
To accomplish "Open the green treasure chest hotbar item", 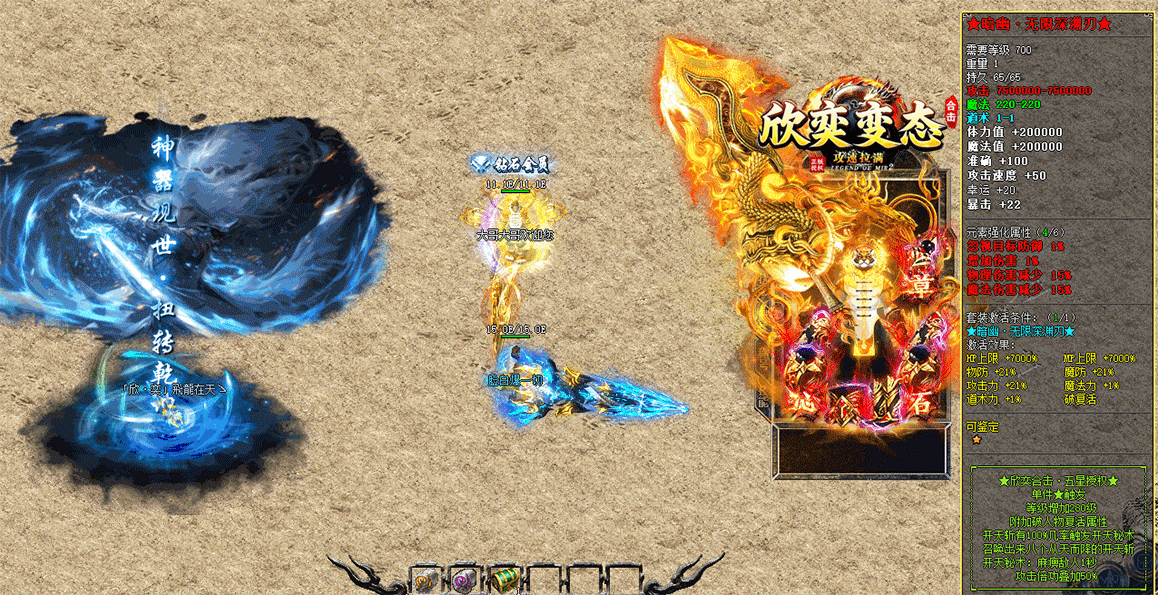I will coord(503,578).
